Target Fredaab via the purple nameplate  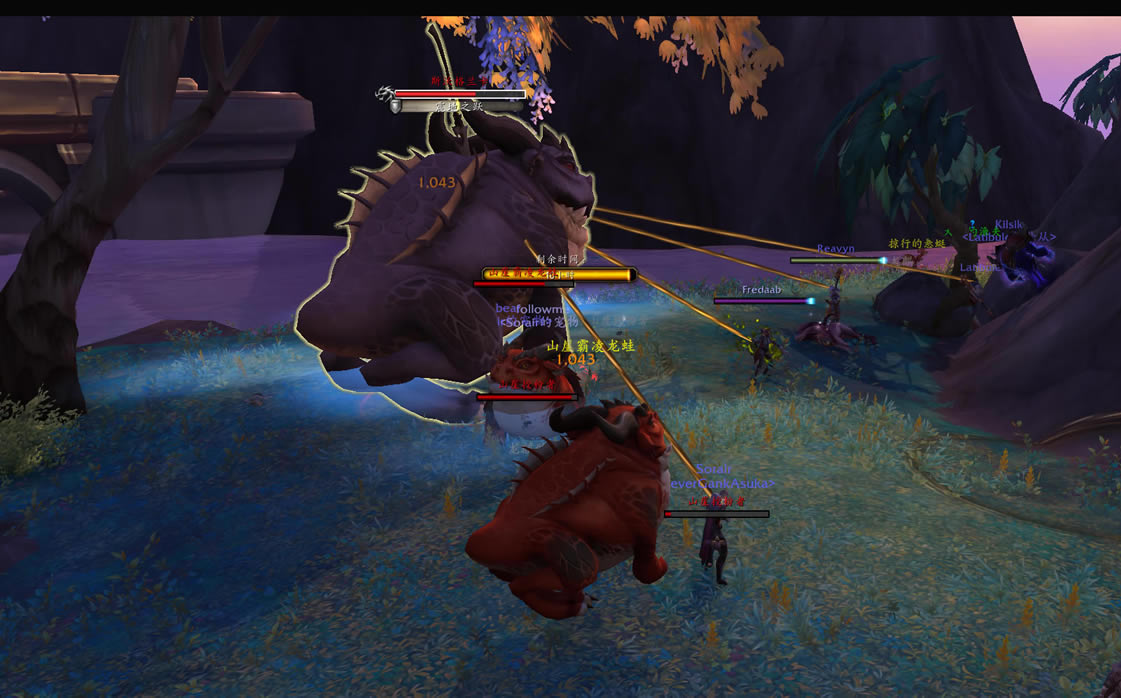[762, 300]
